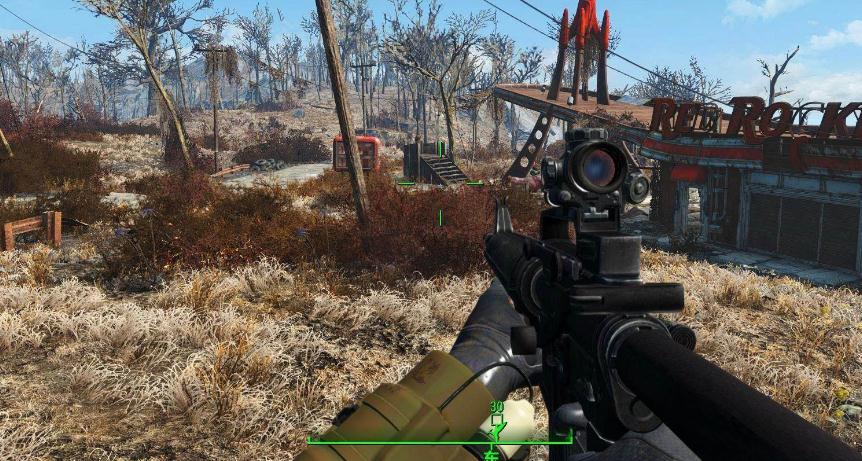Click the quest marker on the compass
The width and height of the screenshot is (862, 461).
pos(496,424)
